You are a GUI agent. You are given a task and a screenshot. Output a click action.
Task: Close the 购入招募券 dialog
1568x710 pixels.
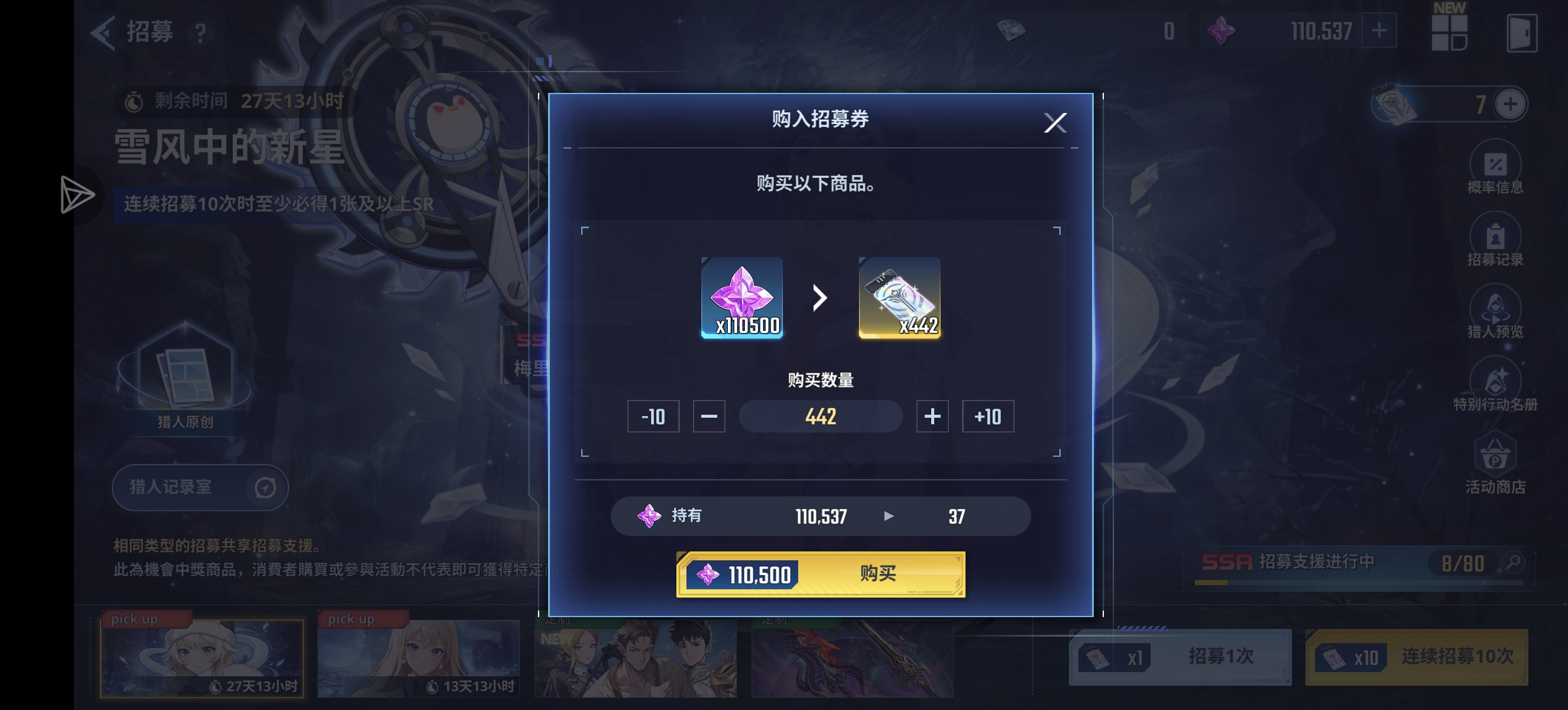tap(1056, 122)
